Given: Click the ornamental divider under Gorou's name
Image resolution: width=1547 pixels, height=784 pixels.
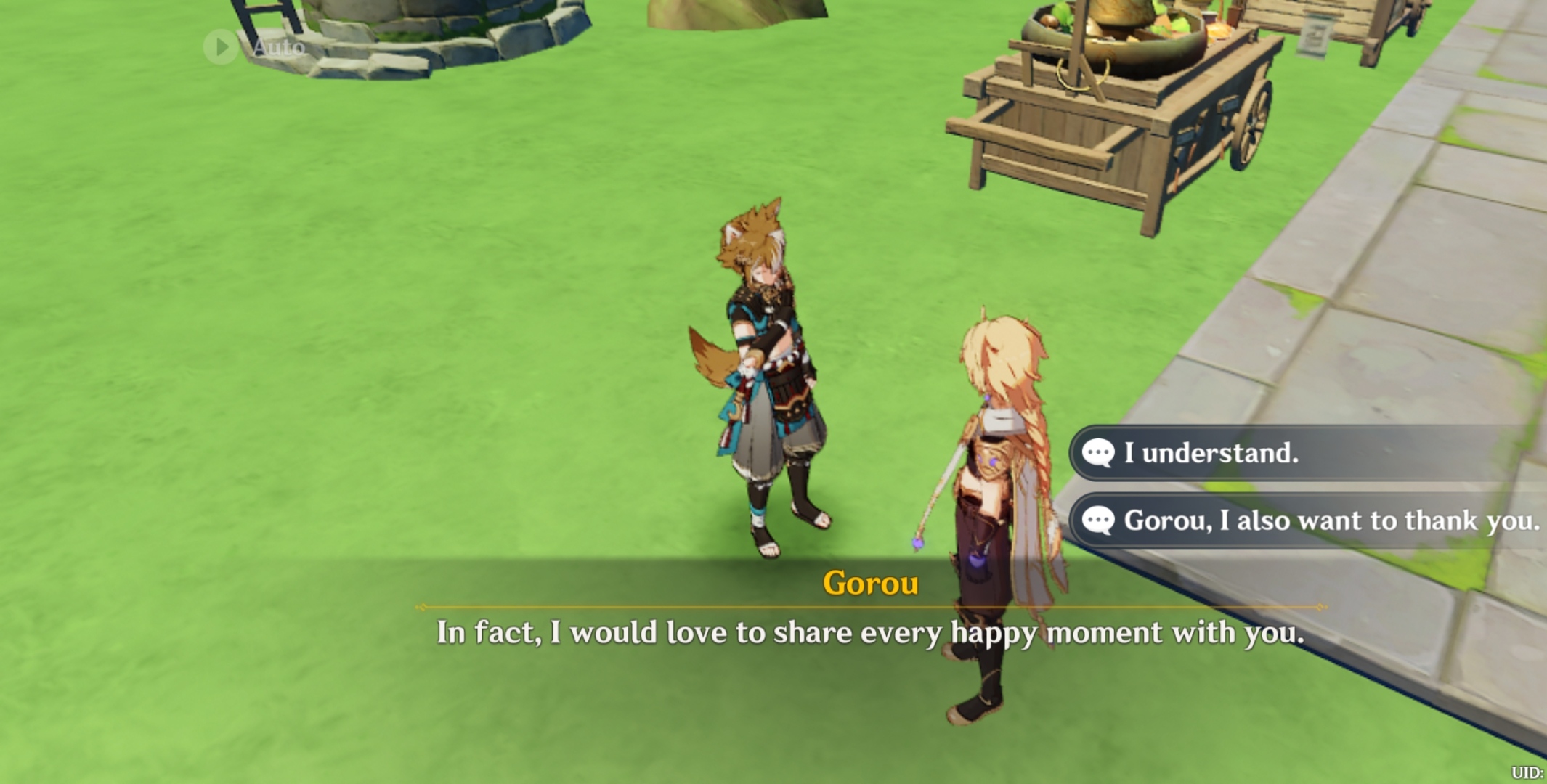Looking at the screenshot, I should [x=868, y=607].
